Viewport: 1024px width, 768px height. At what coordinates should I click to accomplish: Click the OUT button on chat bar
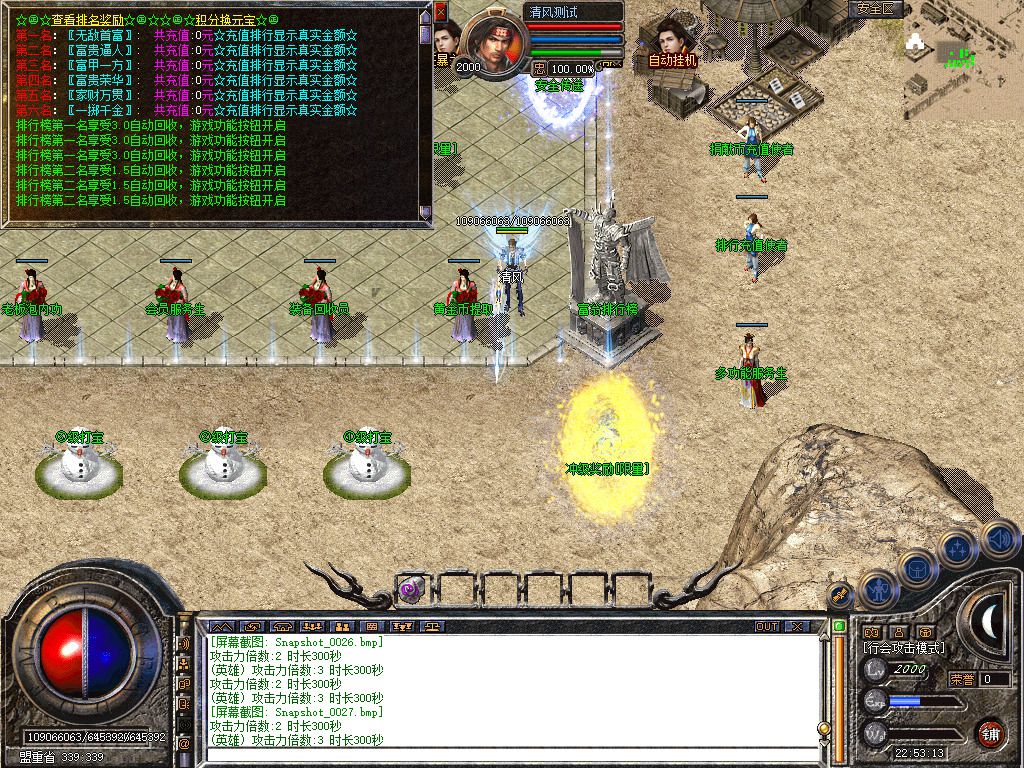coord(766,626)
